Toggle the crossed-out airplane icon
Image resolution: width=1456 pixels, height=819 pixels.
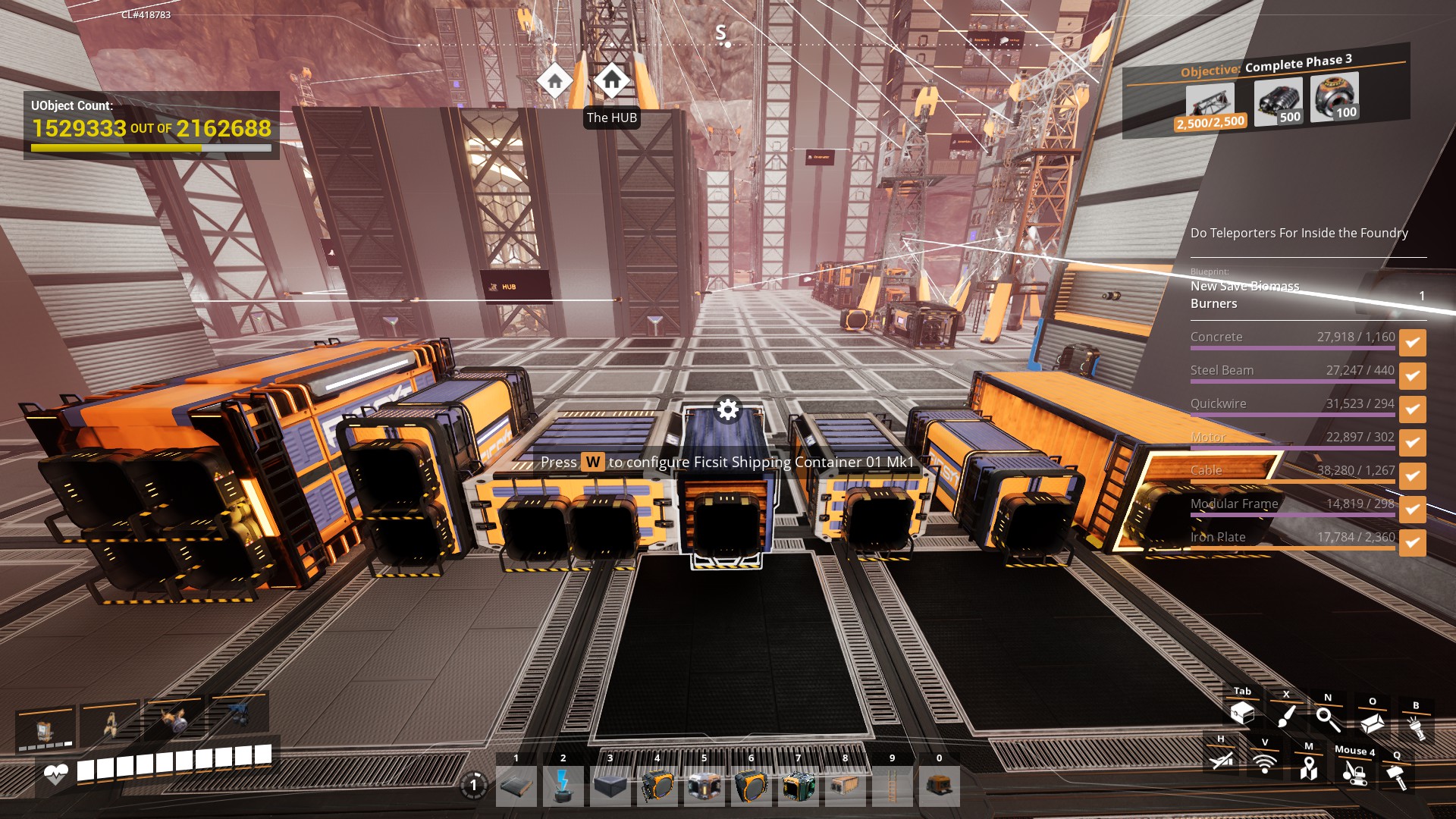1221,760
